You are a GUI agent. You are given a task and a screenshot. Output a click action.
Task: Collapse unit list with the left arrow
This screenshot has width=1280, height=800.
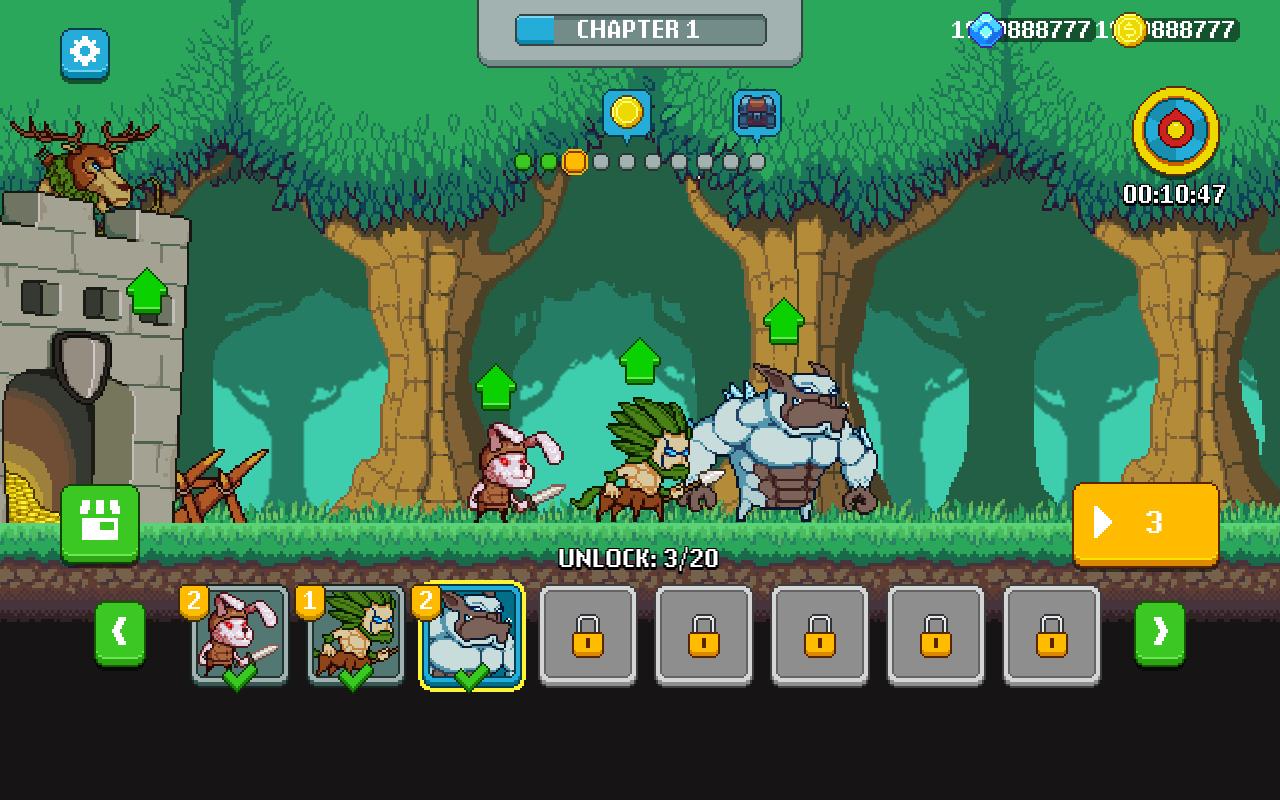pyautogui.click(x=122, y=635)
